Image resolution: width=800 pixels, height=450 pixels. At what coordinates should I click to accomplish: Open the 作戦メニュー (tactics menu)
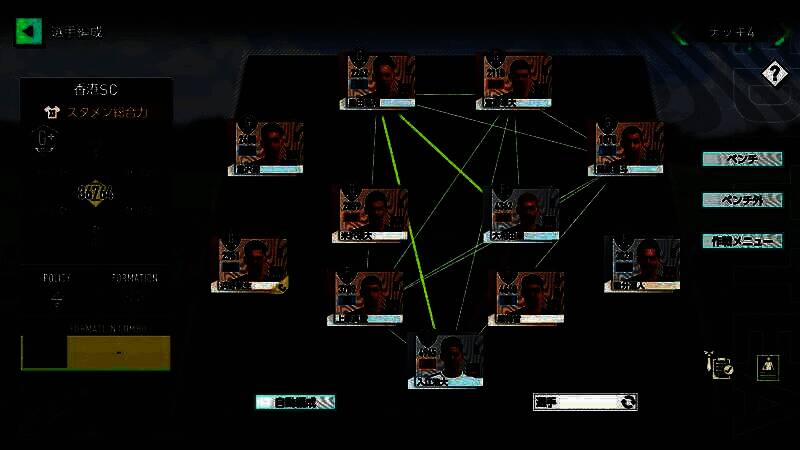[741, 241]
